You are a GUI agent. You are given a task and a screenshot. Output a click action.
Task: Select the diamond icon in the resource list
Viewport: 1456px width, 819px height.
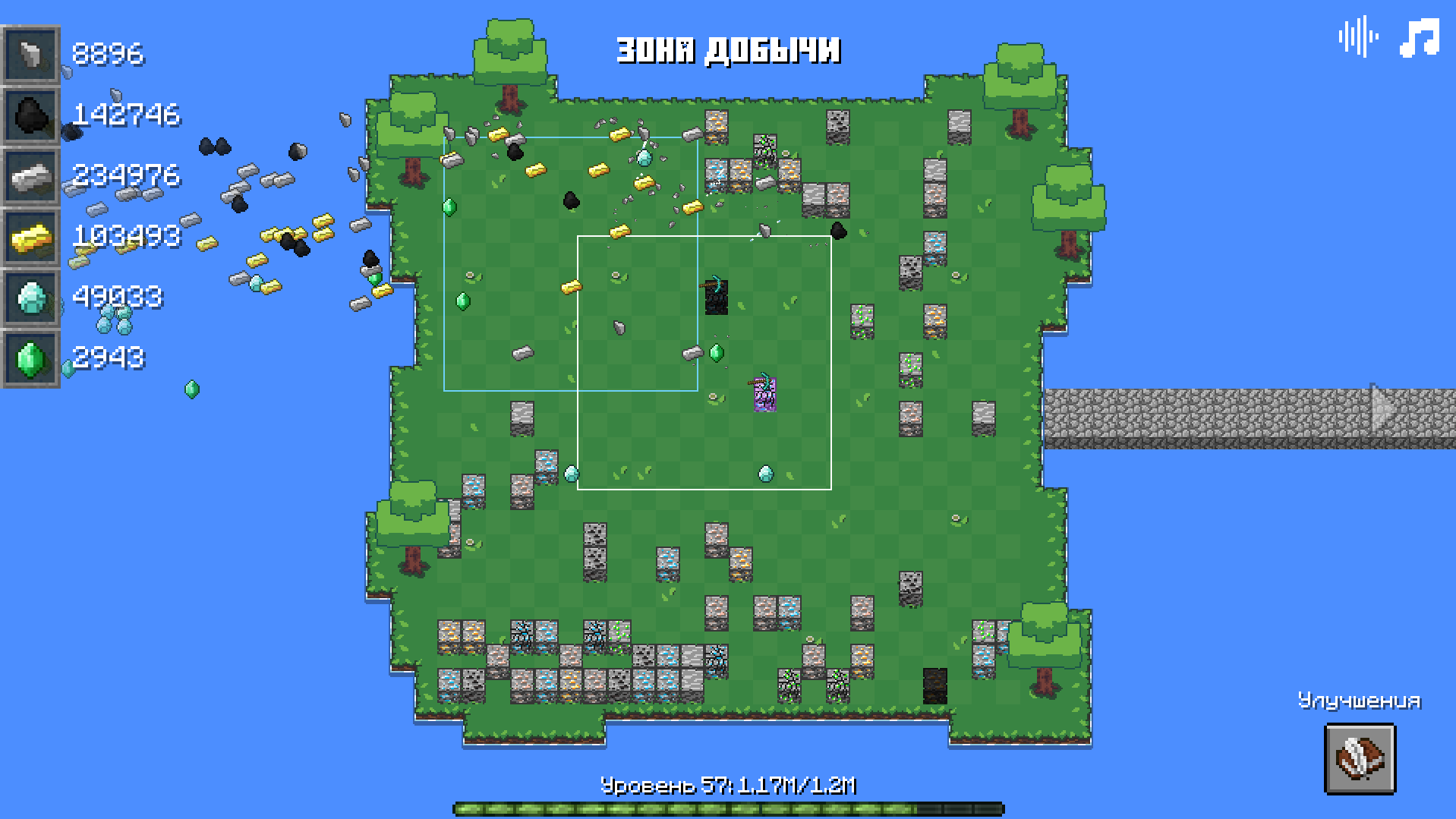pyautogui.click(x=30, y=298)
